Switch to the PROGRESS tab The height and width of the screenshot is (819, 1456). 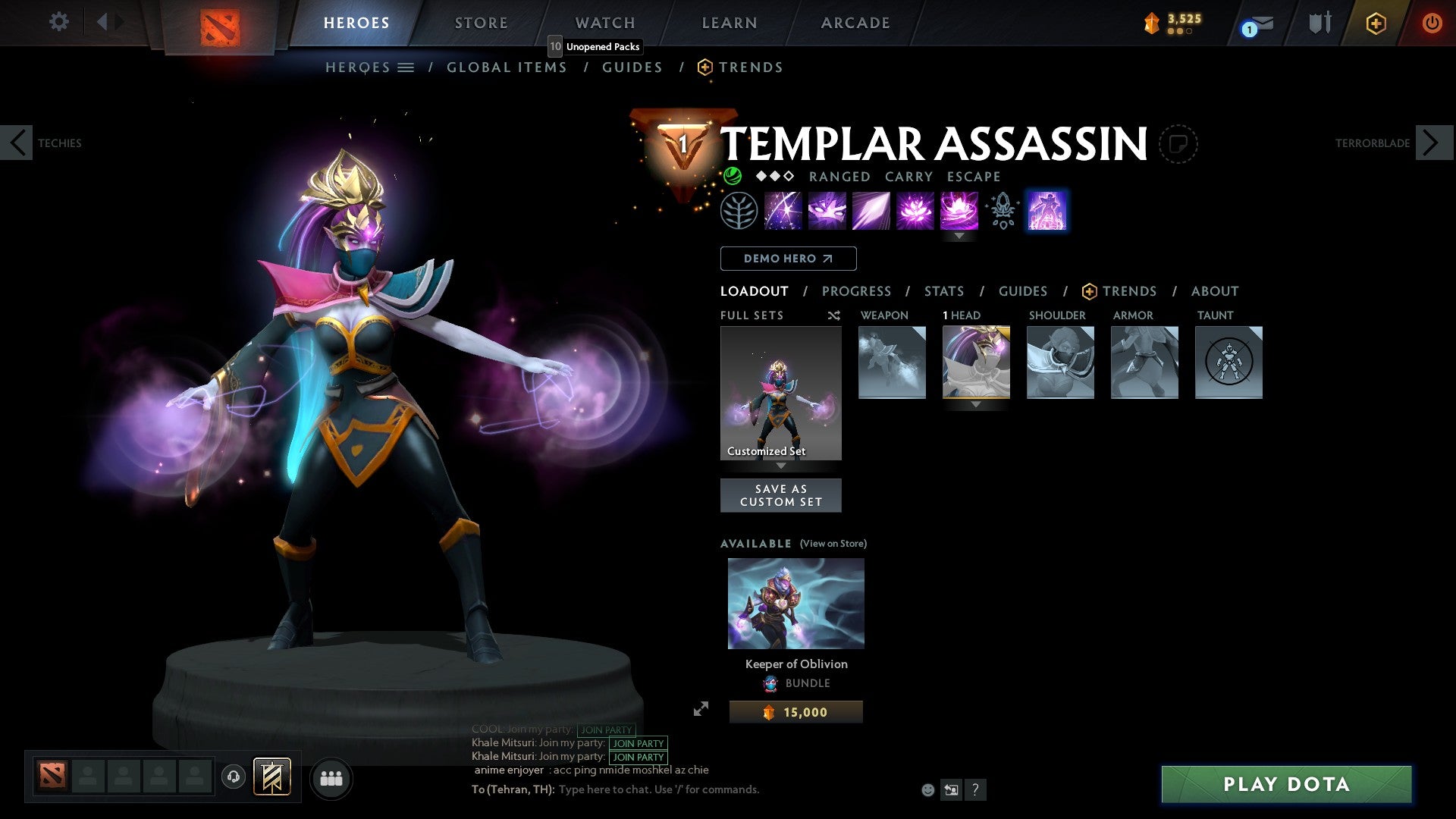[x=857, y=290]
